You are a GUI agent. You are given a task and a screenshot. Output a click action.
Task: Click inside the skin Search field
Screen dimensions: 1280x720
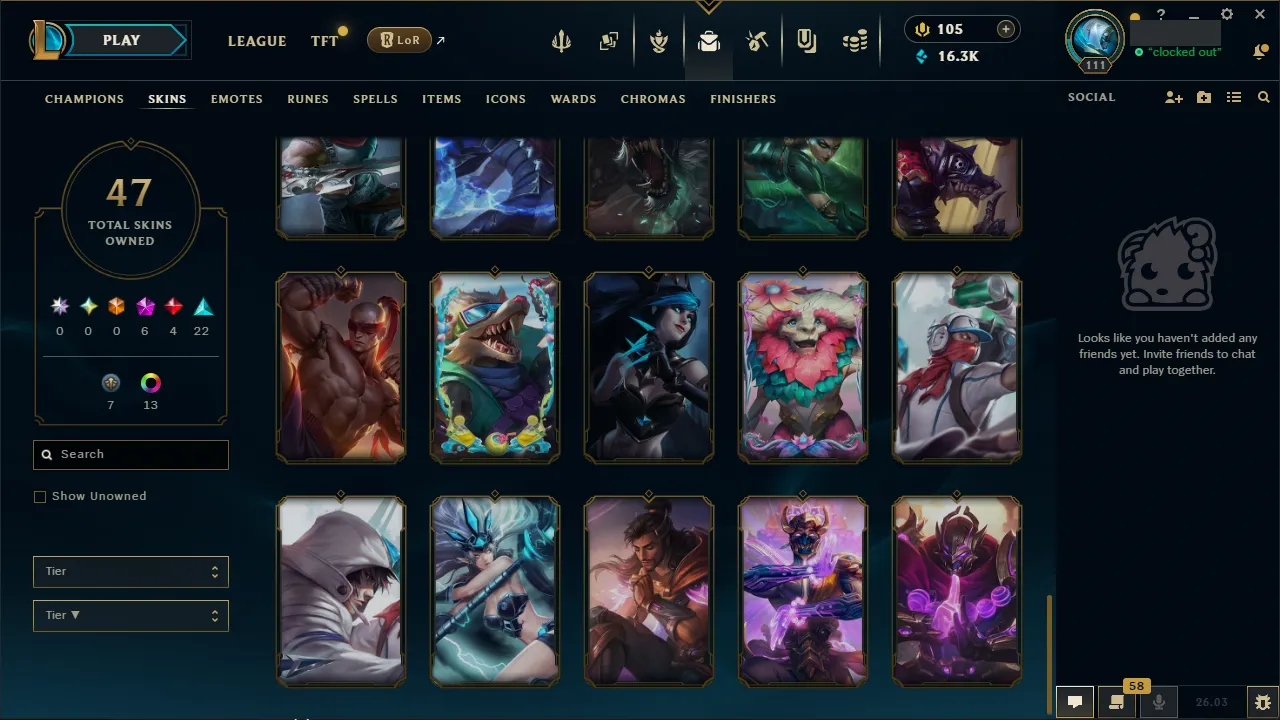[130, 454]
